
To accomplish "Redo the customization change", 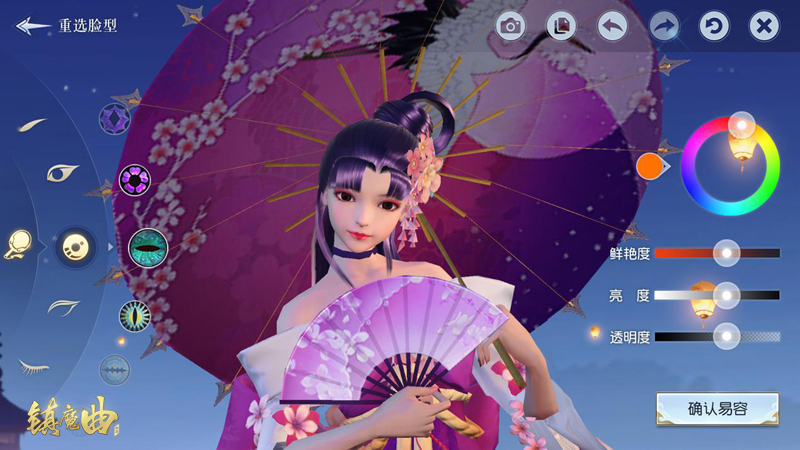I will 663,26.
